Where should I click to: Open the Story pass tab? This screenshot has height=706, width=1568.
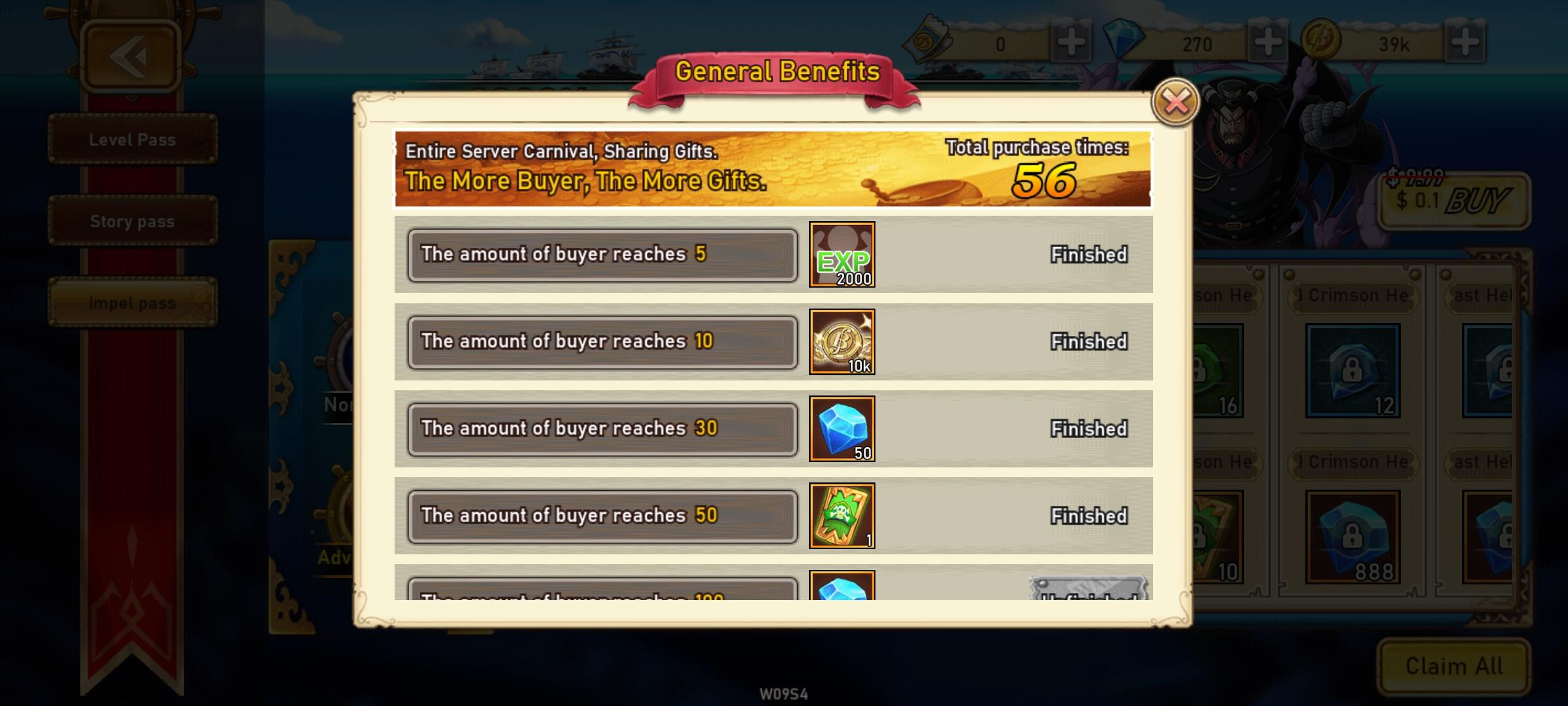click(131, 221)
